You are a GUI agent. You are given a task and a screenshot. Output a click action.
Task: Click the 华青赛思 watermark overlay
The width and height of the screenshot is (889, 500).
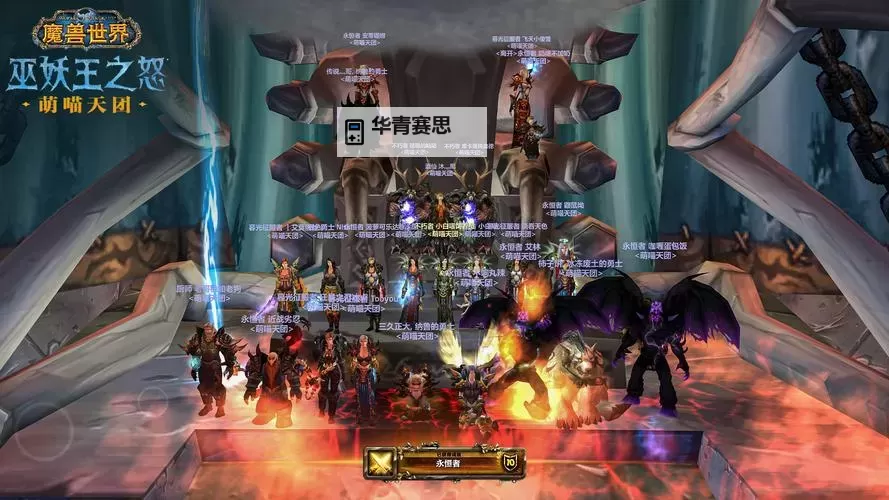pos(411,132)
